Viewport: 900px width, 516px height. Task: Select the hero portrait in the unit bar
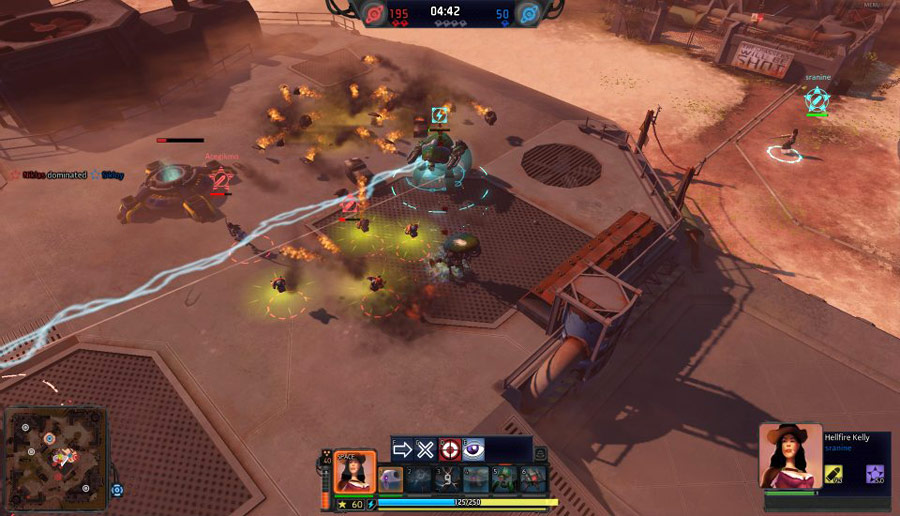pyautogui.click(x=354, y=472)
